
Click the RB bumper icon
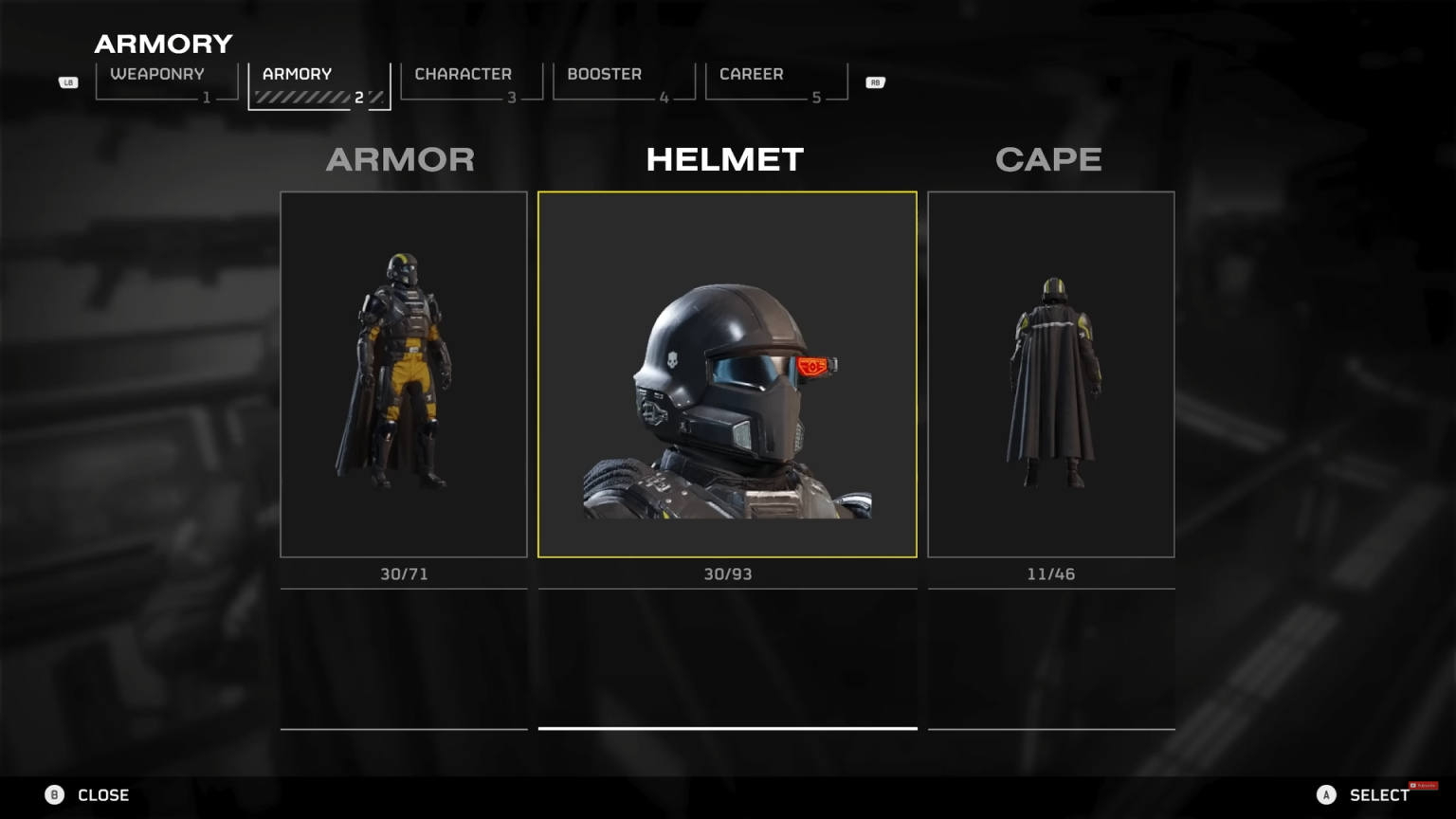click(874, 82)
